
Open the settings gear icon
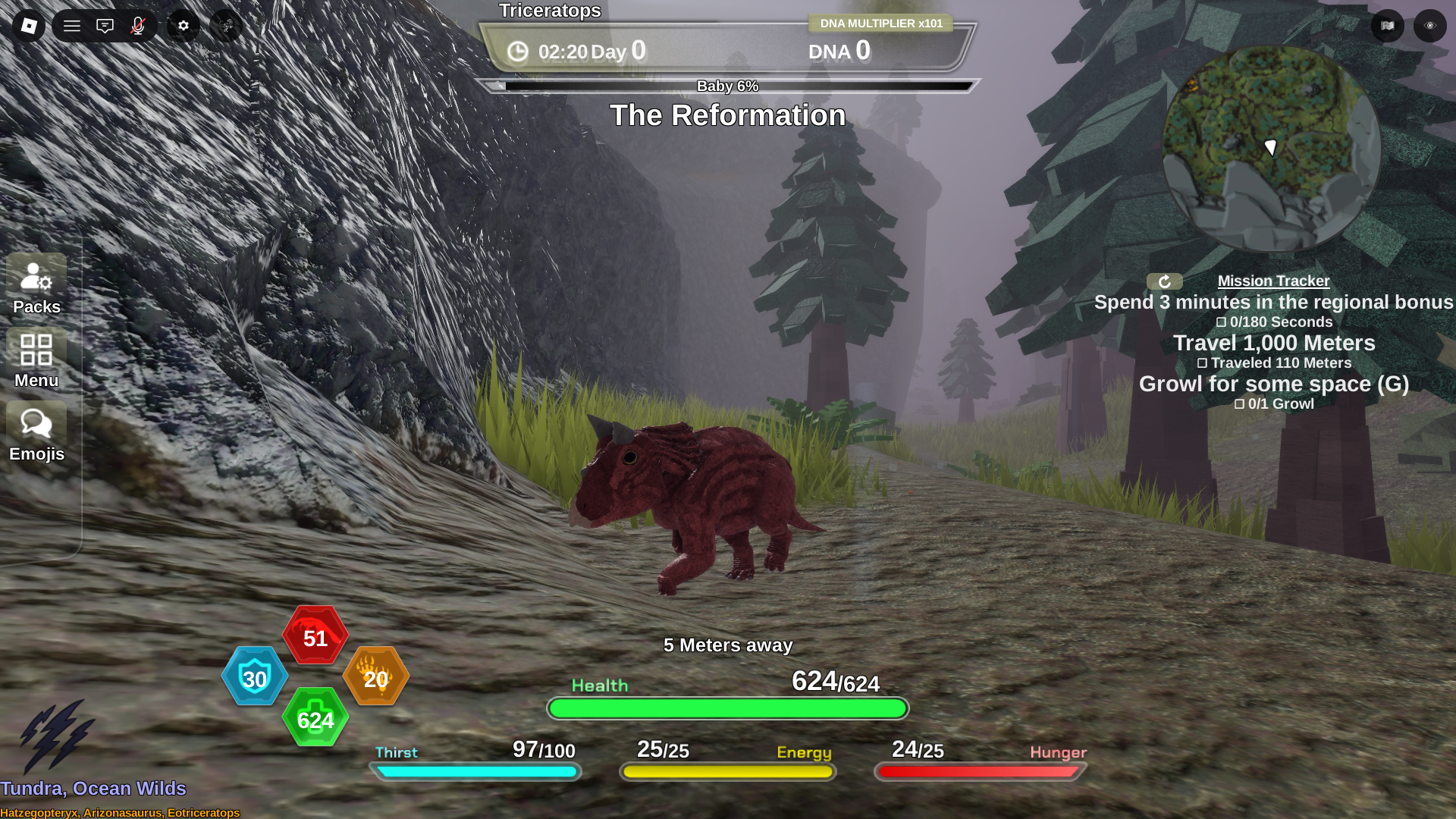point(182,25)
